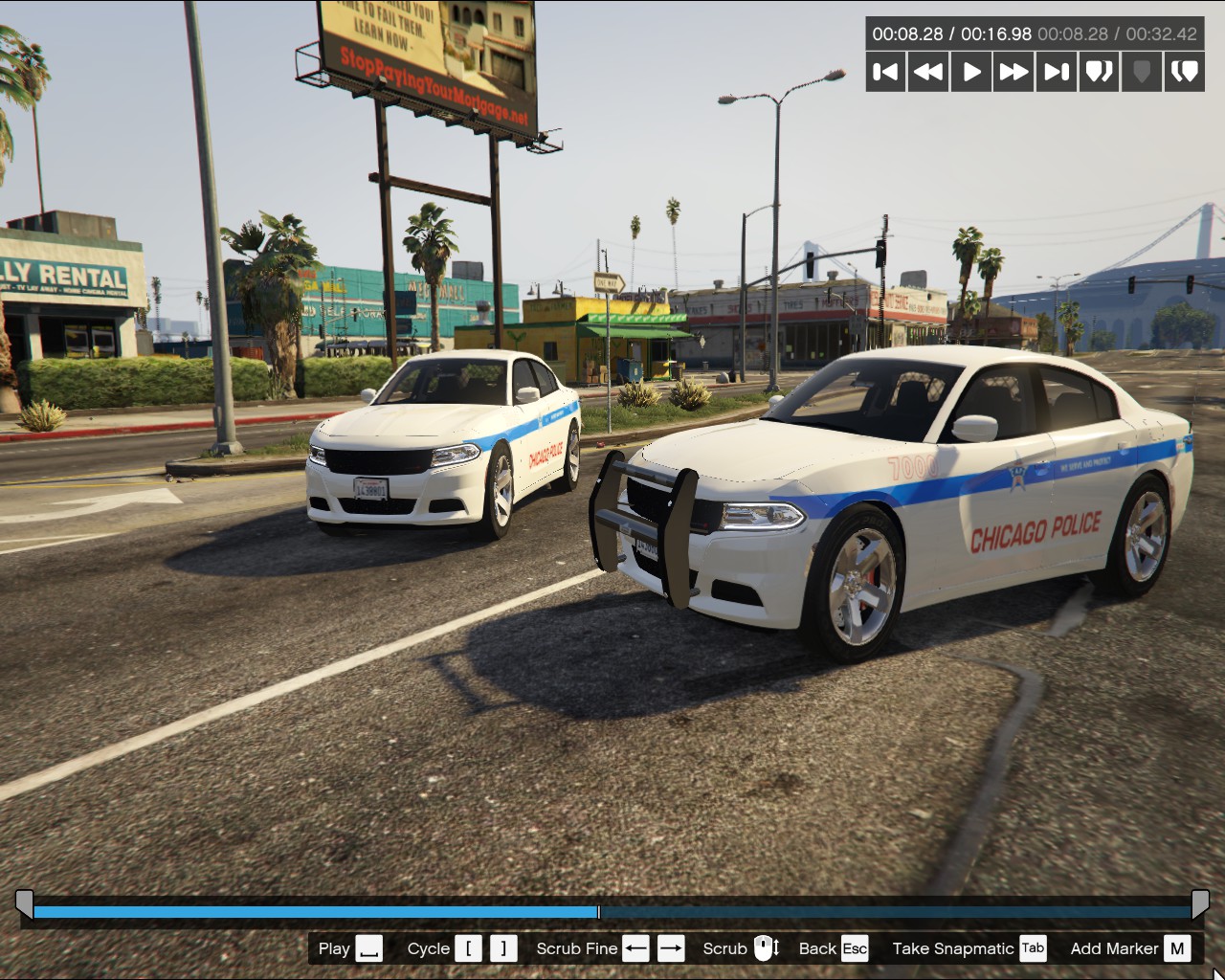Rewind the clip playback
This screenshot has height=980, width=1225.
tap(928, 72)
